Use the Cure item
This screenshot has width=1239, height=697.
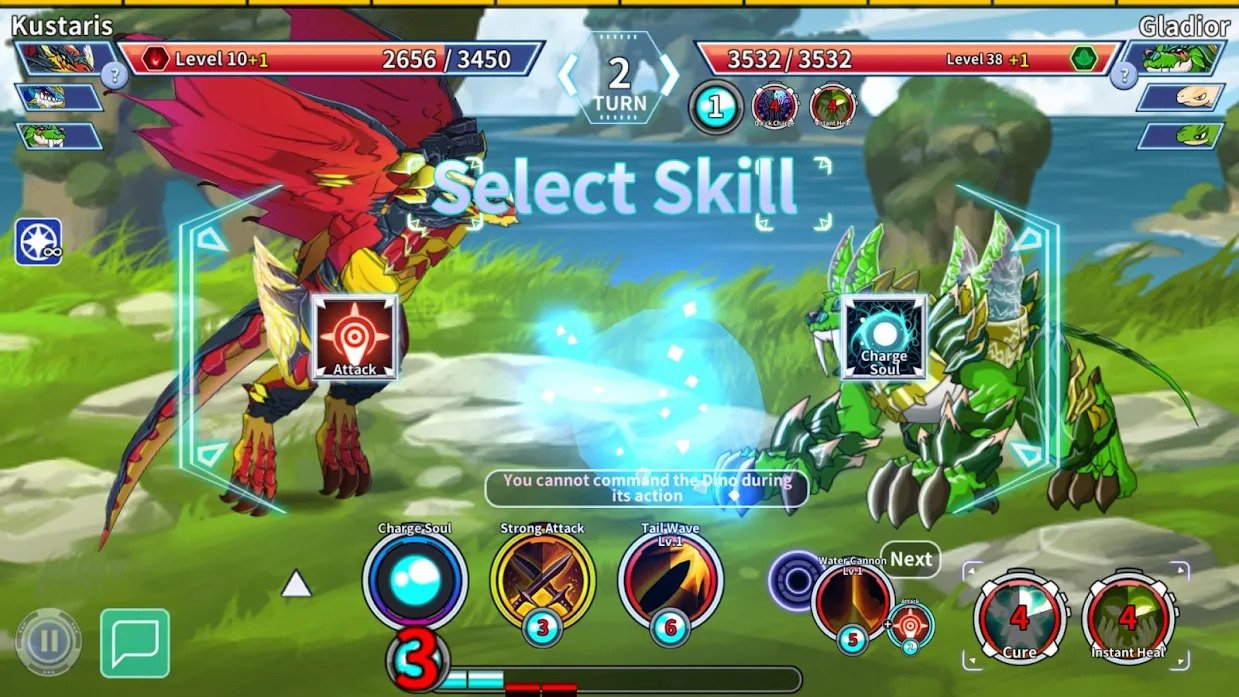[x=1019, y=617]
